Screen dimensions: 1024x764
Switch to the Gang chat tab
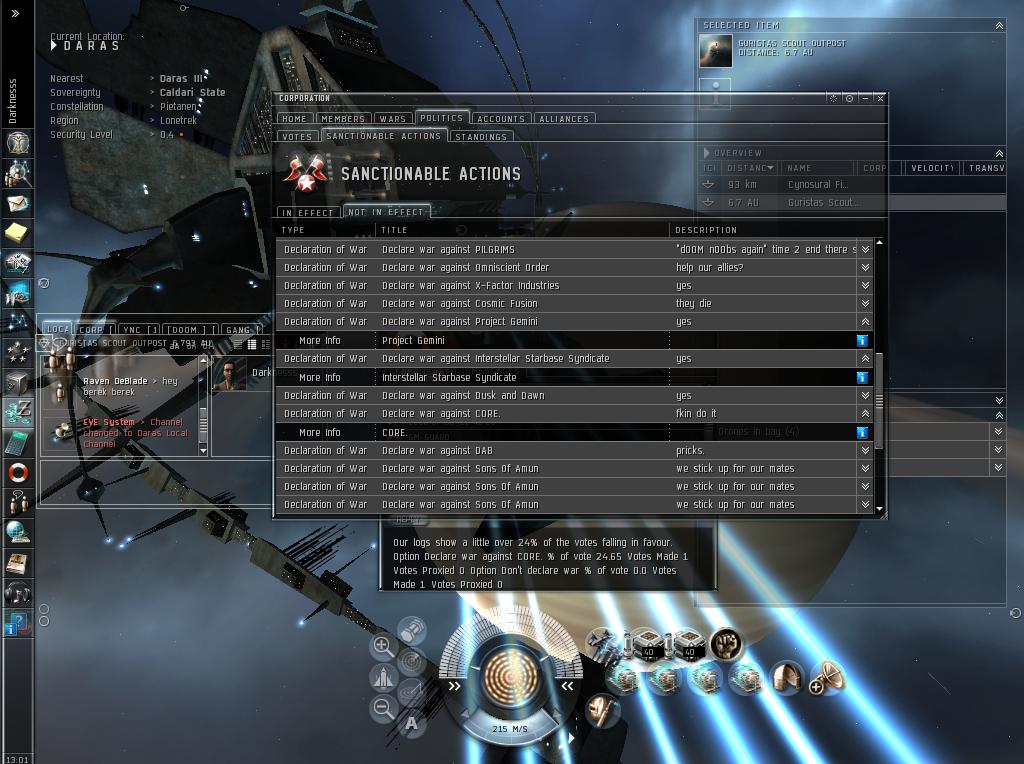238,329
